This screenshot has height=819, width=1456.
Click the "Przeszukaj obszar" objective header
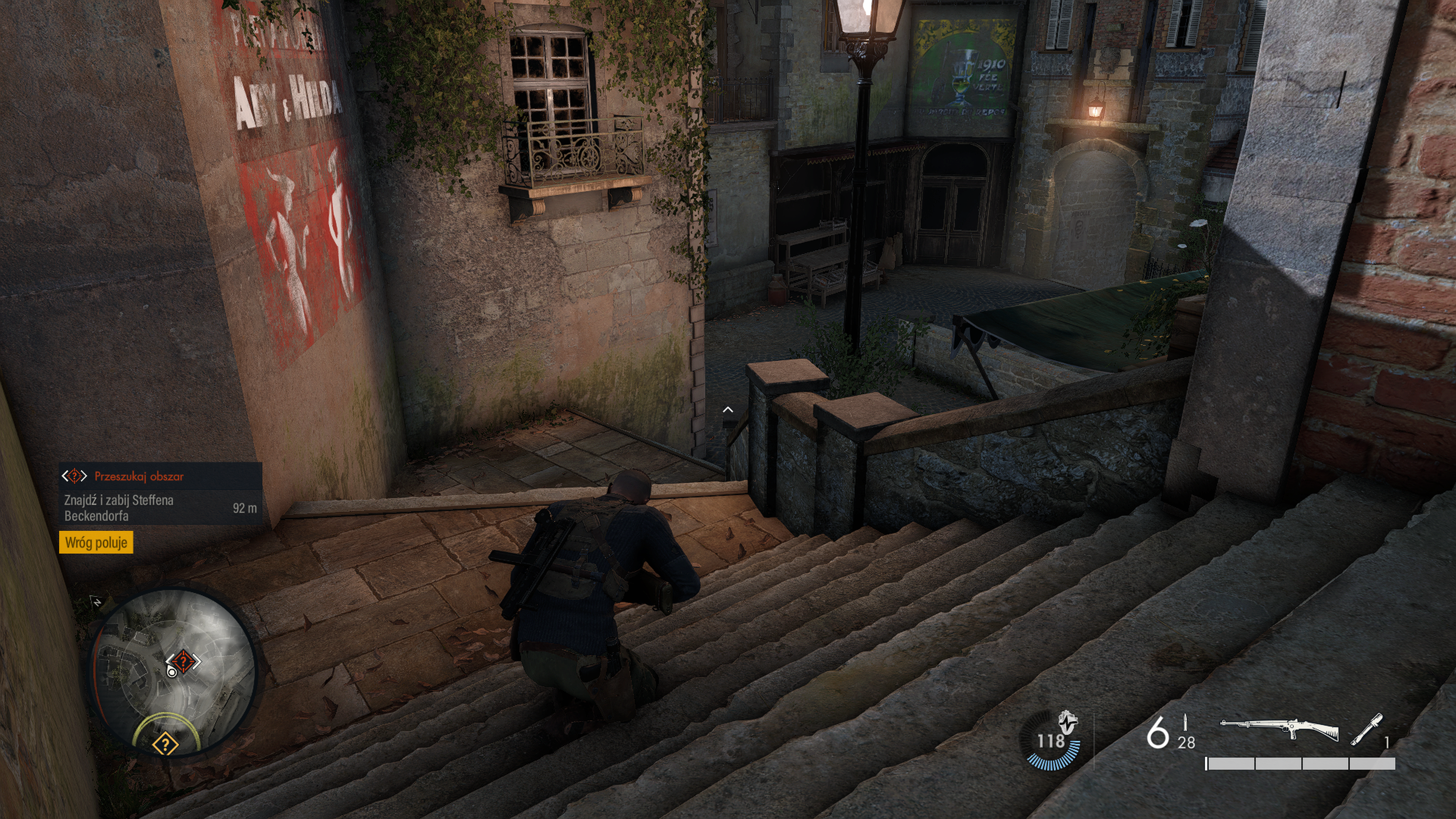pos(138,477)
